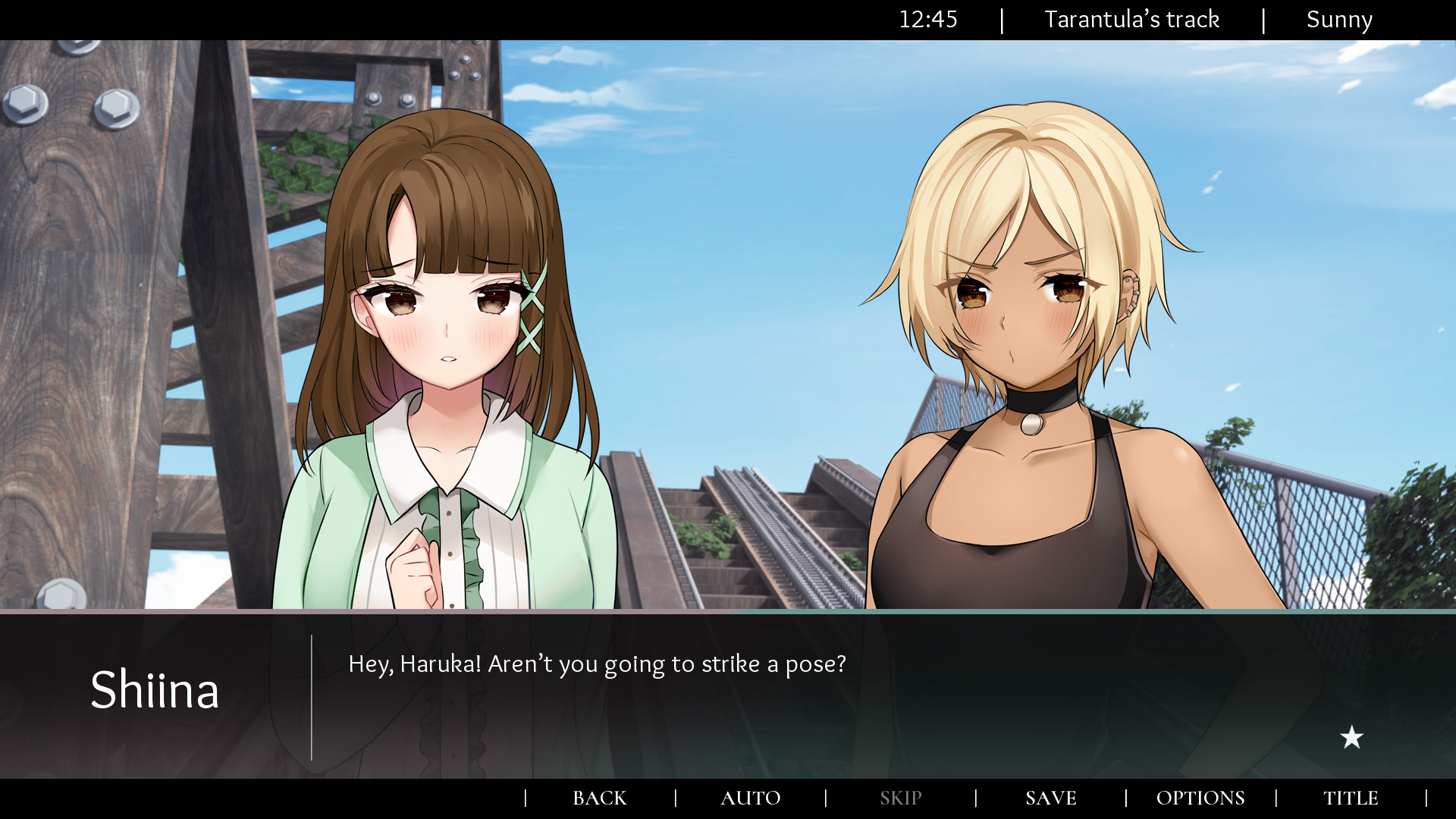The width and height of the screenshot is (1456, 819).
Task: Go back to the previous dialogue line
Action: pyautogui.click(x=599, y=798)
